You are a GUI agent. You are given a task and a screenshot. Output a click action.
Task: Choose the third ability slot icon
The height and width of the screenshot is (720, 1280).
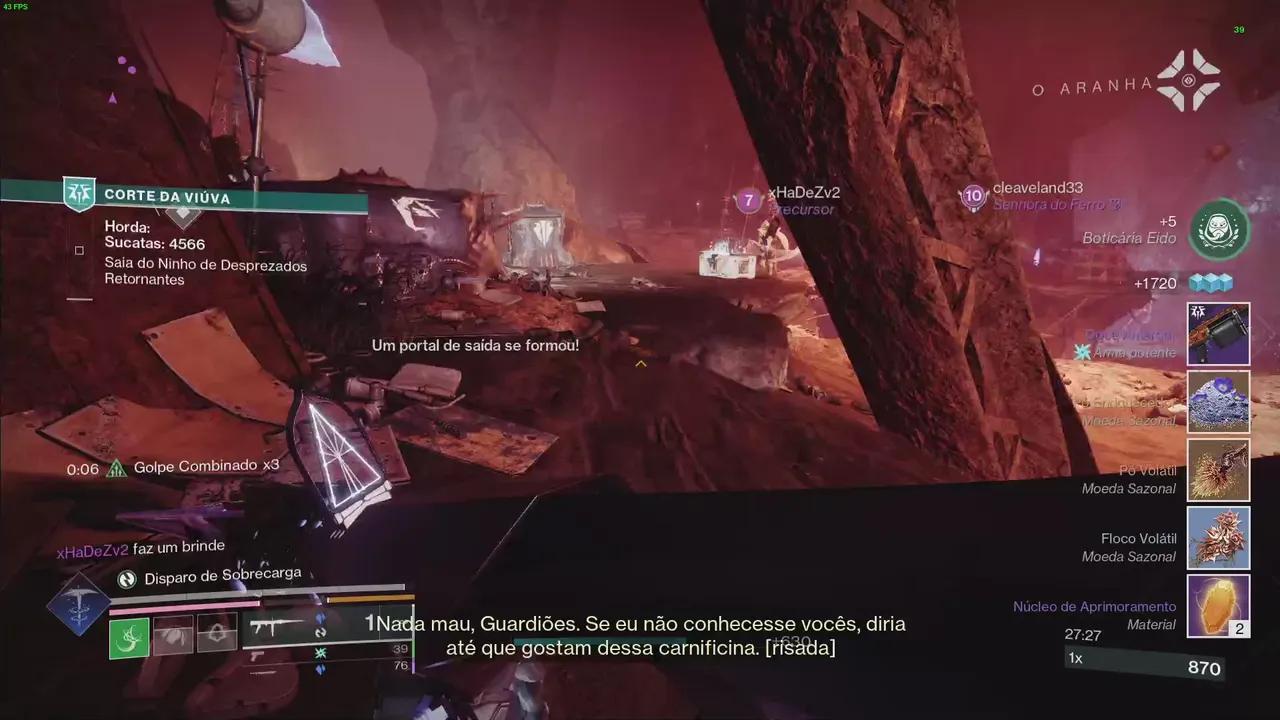(217, 633)
